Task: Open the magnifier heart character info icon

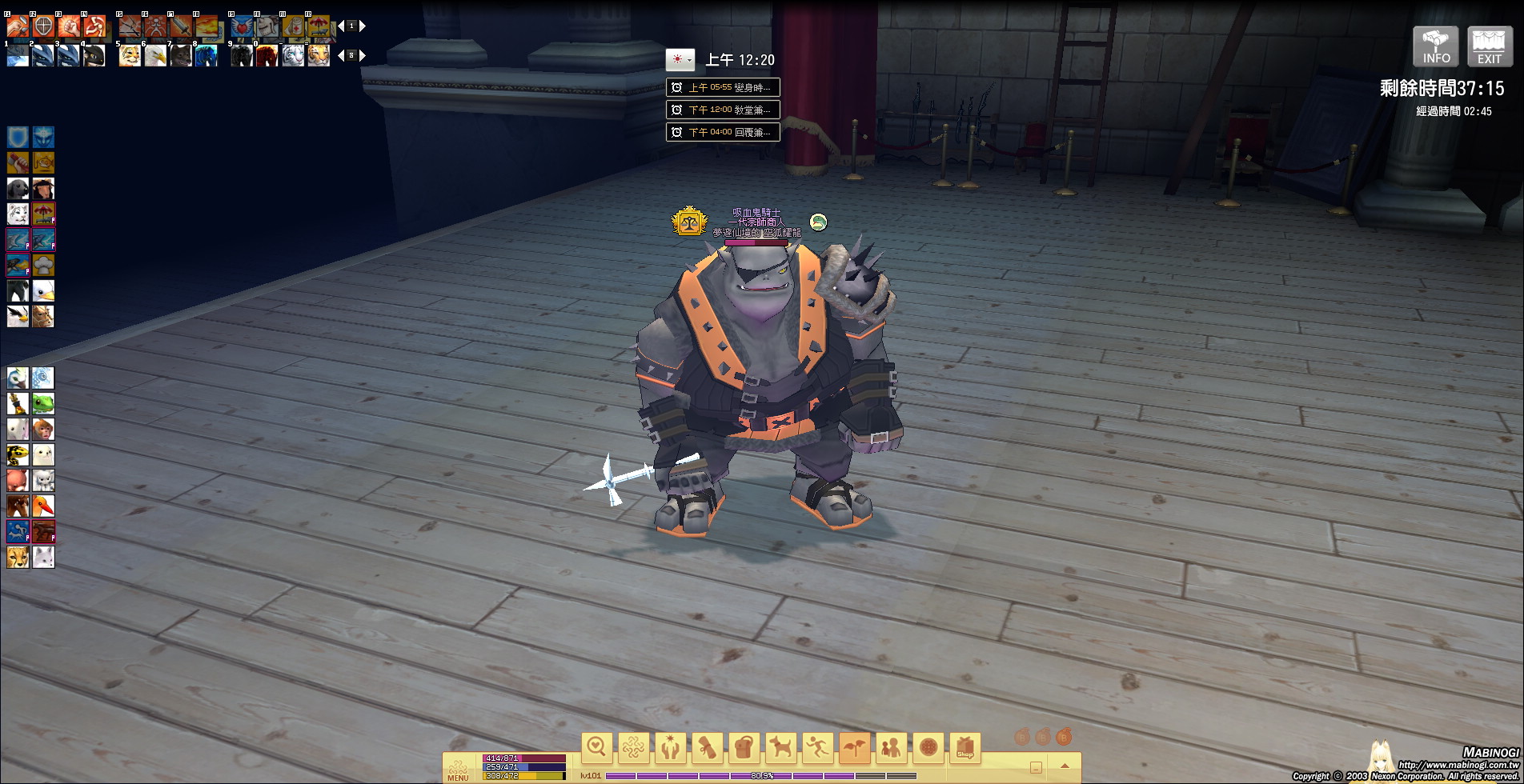Action: pos(597,748)
